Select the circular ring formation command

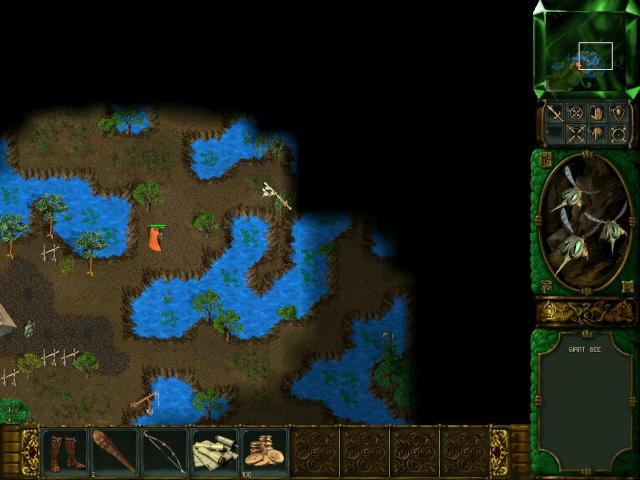[x=618, y=134]
